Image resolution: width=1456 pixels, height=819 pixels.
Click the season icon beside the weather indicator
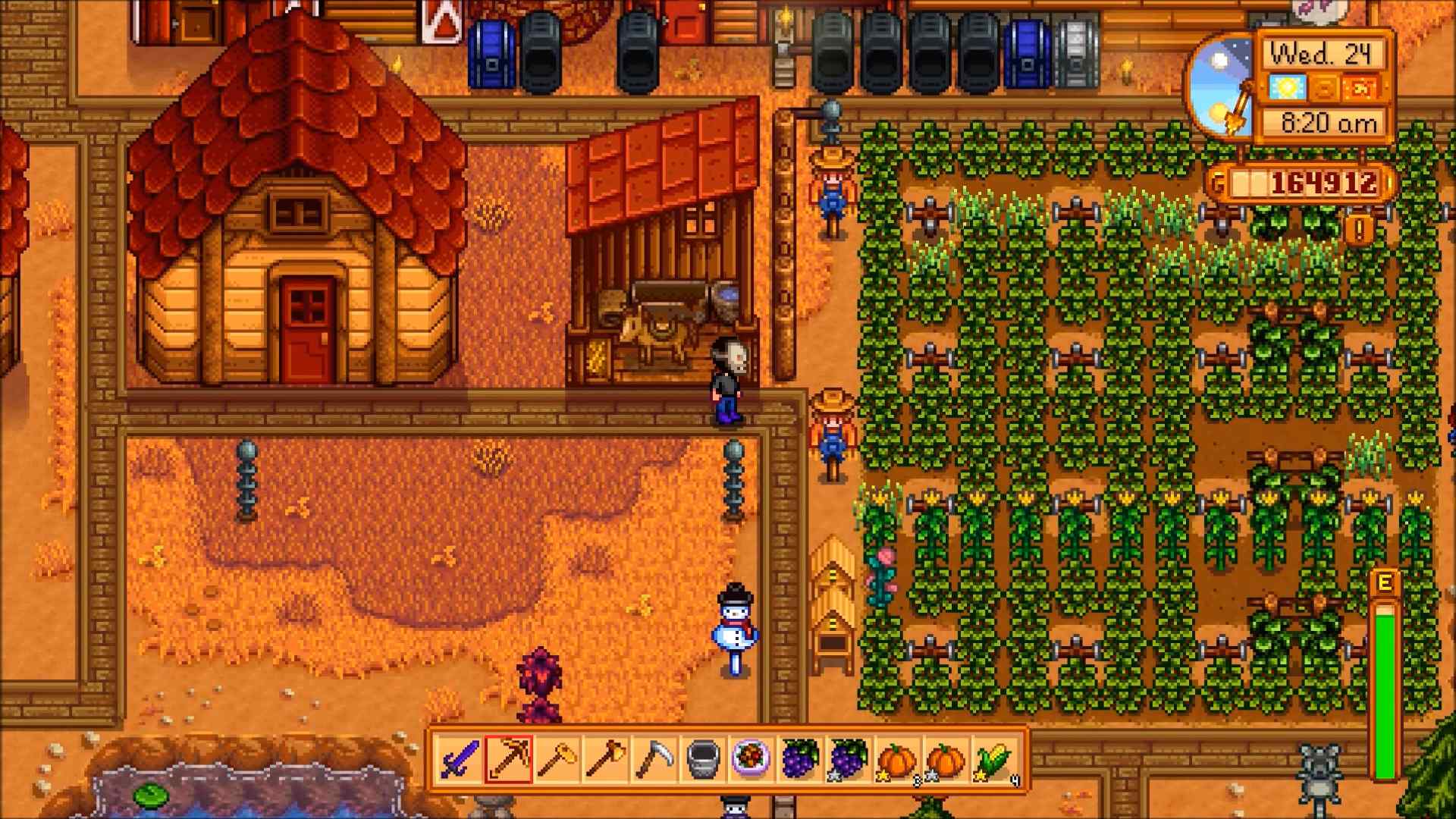[x=1360, y=88]
